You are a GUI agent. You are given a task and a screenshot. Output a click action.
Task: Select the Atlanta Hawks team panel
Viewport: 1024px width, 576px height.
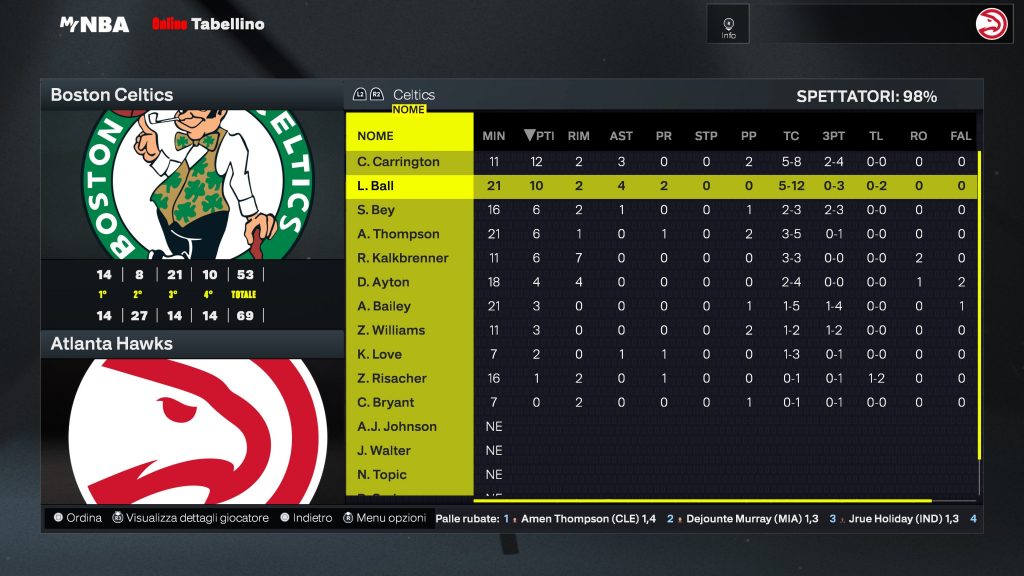point(191,344)
